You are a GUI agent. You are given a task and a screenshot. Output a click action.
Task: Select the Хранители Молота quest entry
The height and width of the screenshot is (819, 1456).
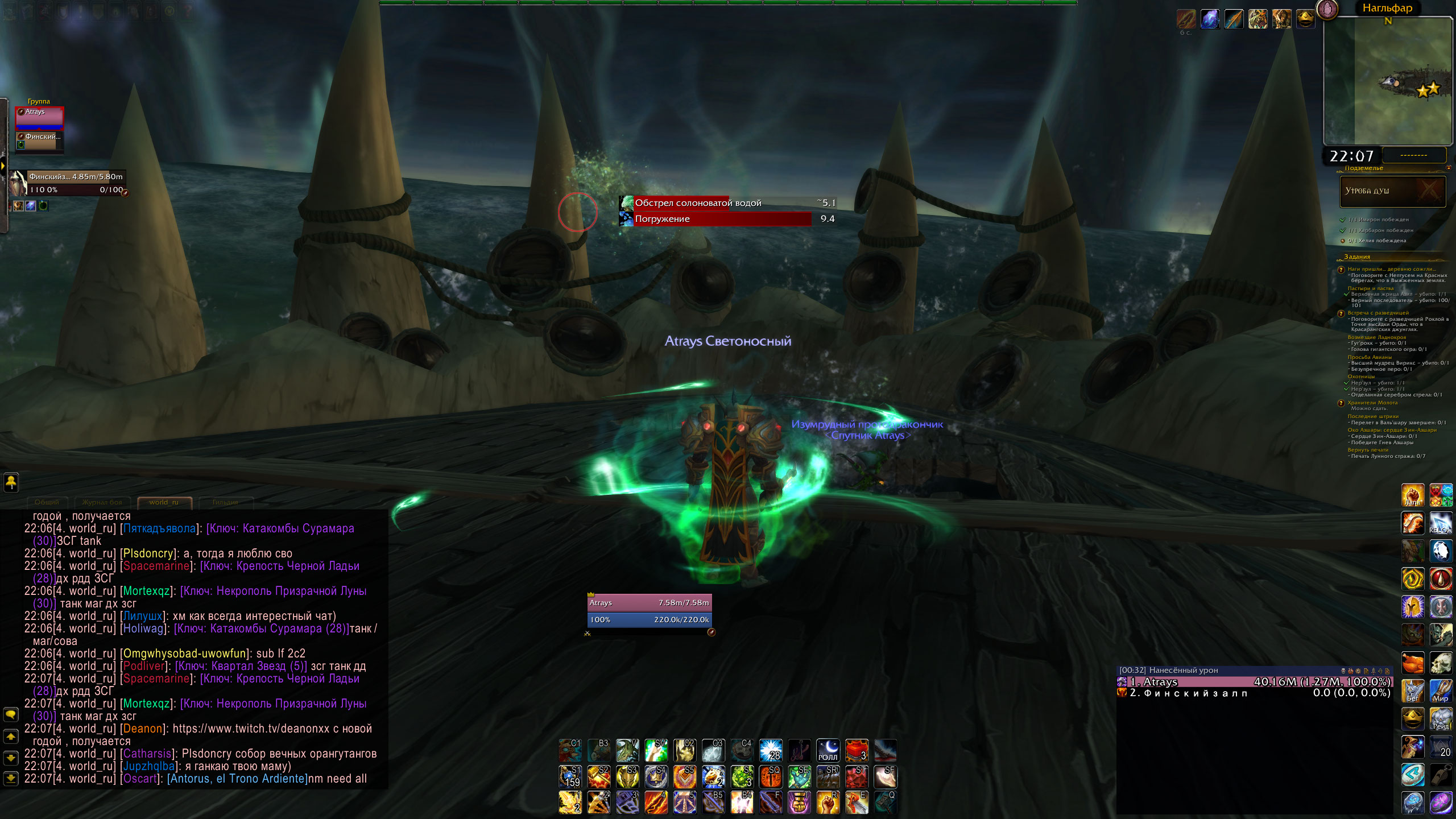click(1372, 403)
